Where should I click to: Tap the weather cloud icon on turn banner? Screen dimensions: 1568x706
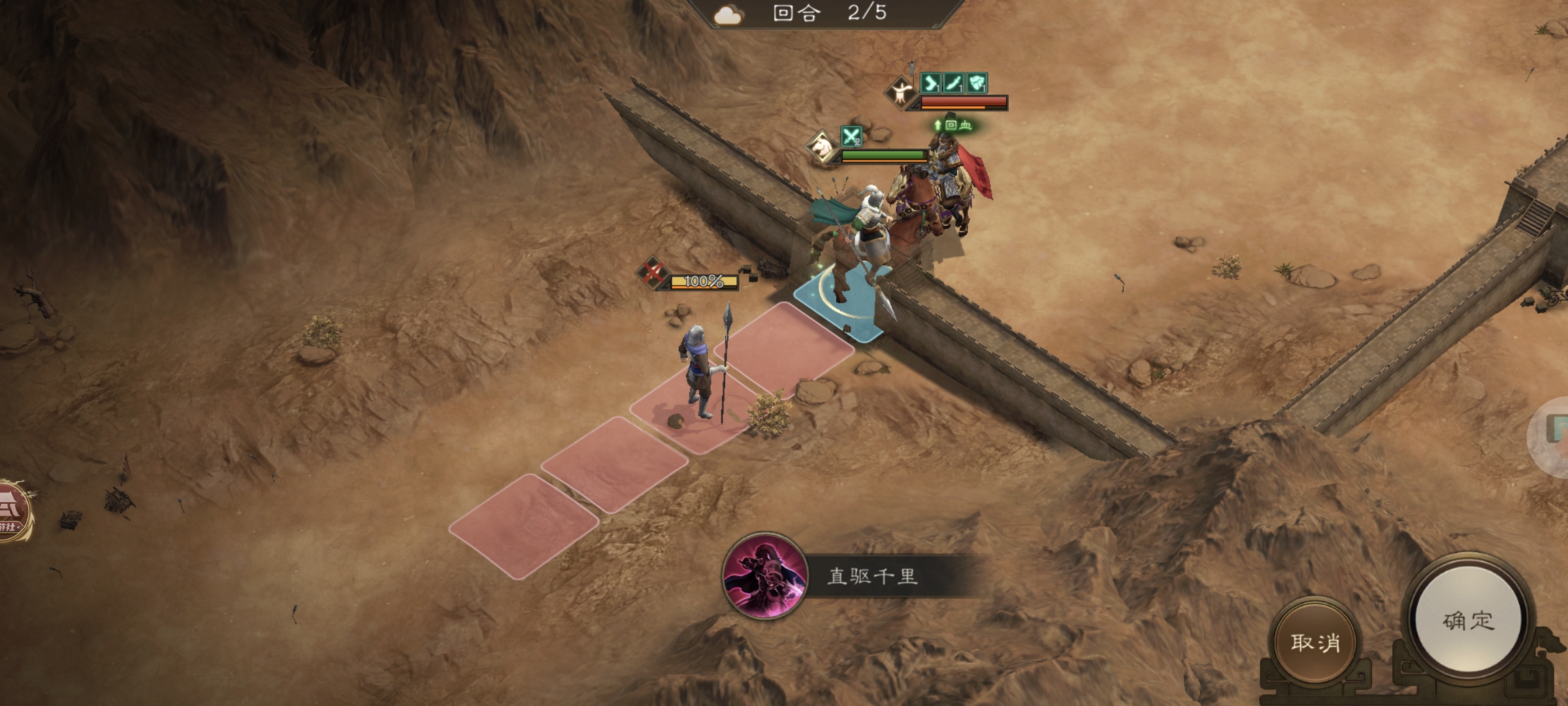pyautogui.click(x=730, y=14)
